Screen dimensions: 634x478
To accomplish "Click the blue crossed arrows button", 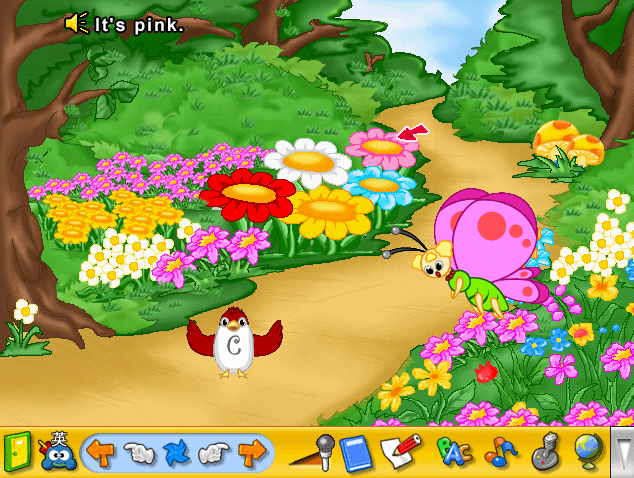I will [x=176, y=453].
